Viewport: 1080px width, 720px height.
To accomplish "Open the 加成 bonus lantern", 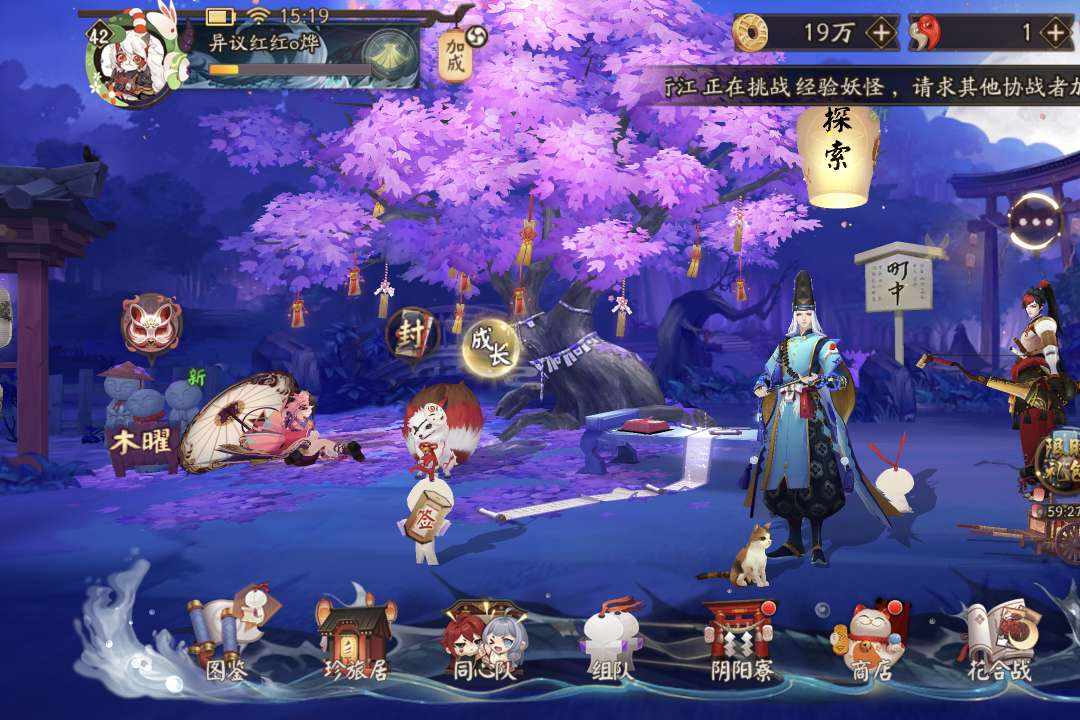I will click(456, 55).
